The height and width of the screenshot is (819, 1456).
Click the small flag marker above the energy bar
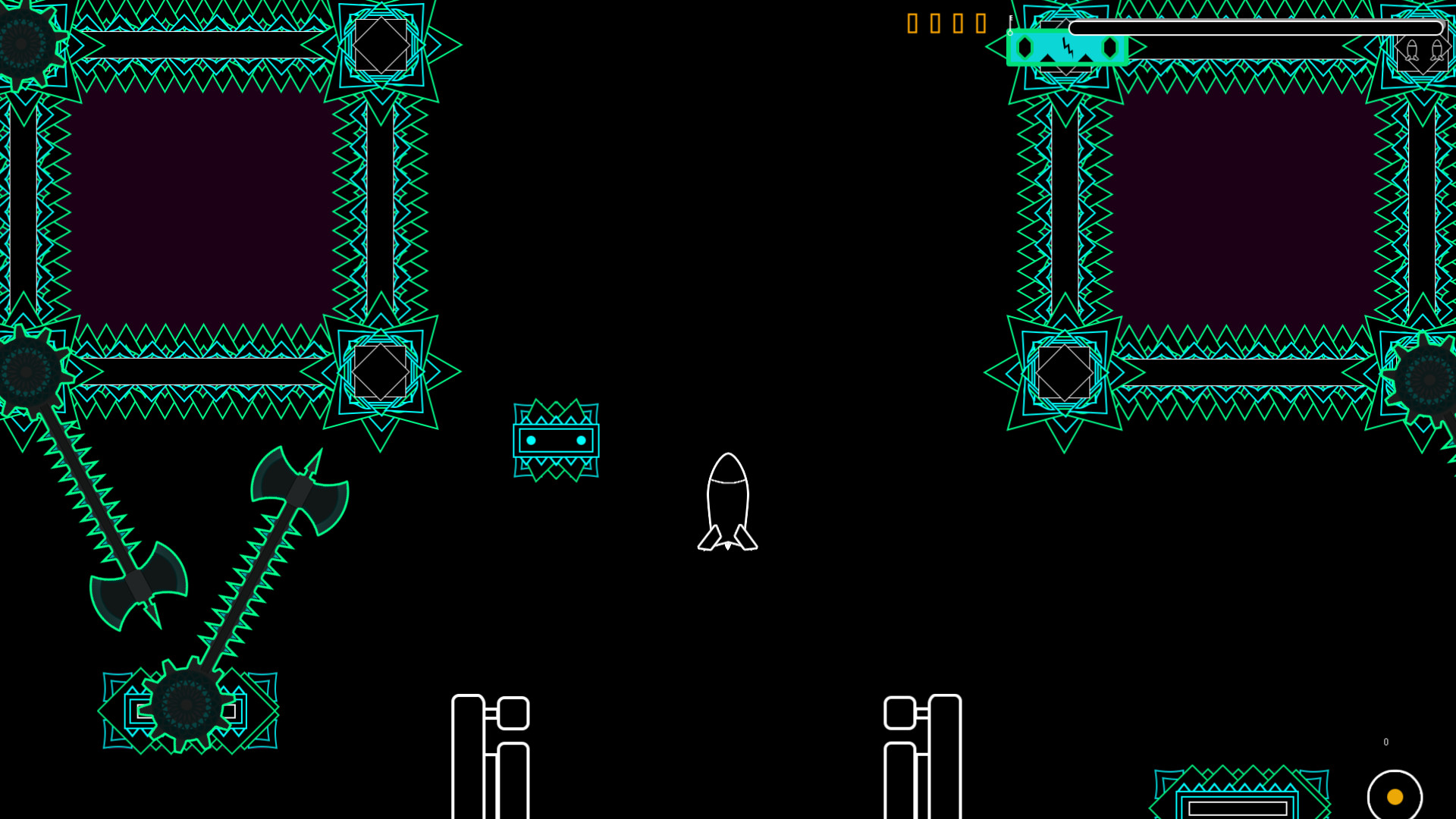(x=1011, y=20)
